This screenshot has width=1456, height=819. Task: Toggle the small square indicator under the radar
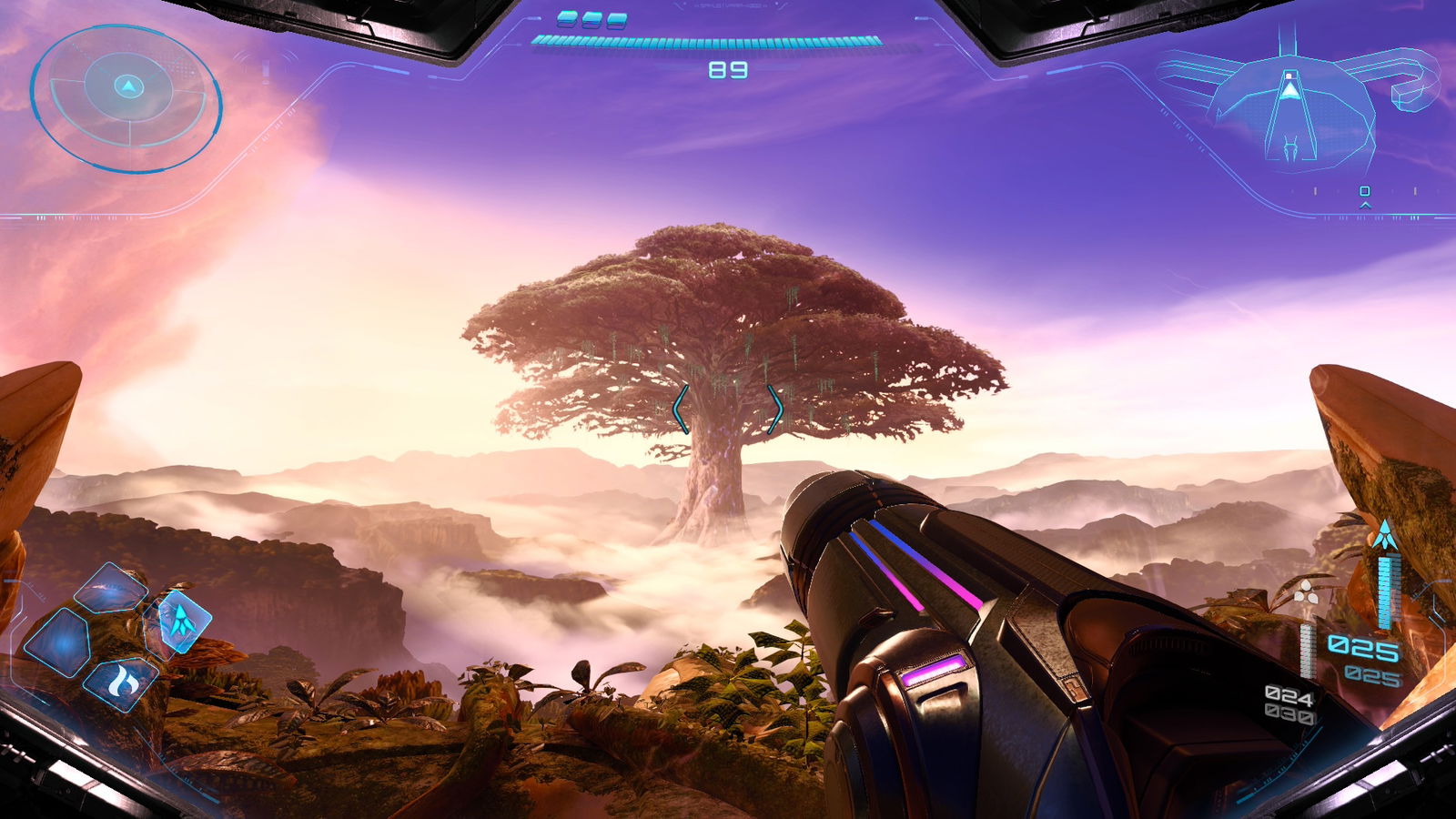pos(1364,191)
